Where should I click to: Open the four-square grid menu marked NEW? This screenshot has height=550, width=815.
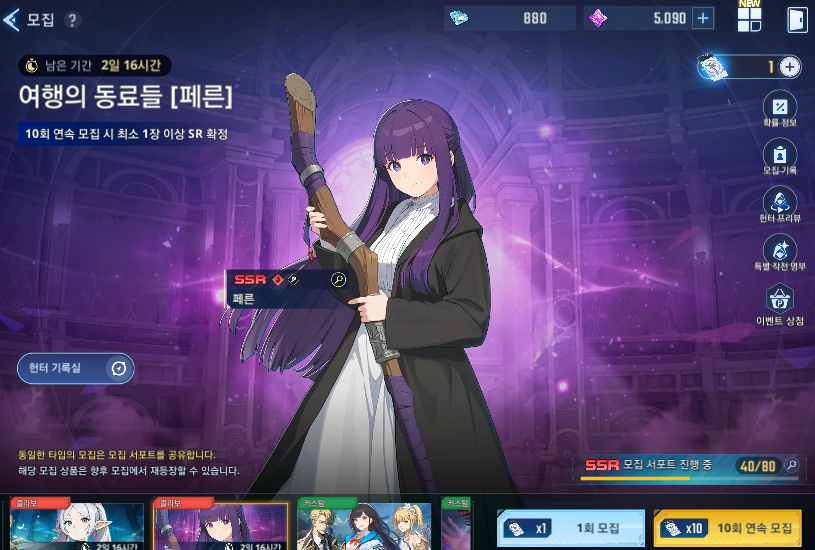pos(749,20)
